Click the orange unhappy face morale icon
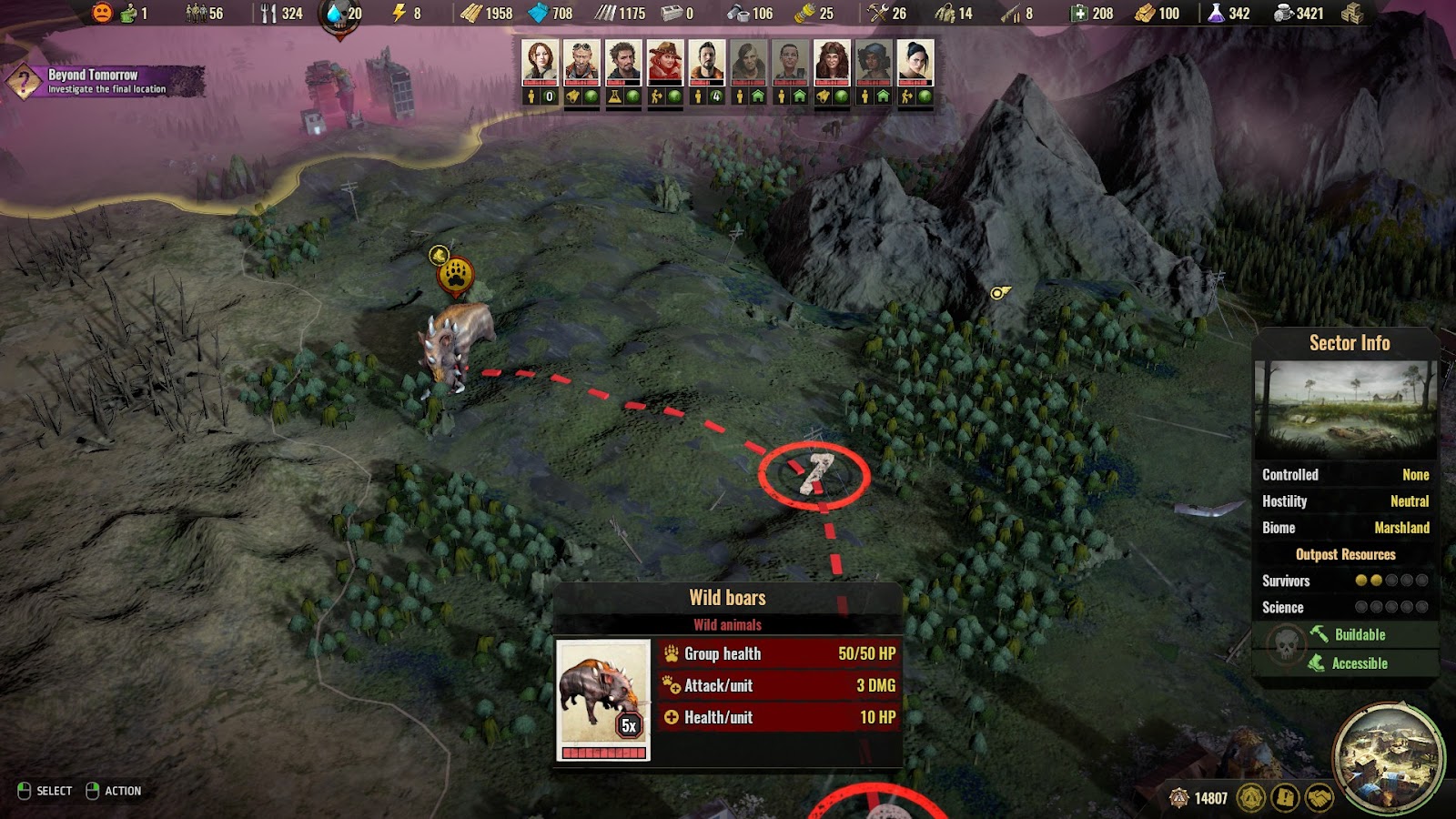This screenshot has height=819, width=1456. click(103, 13)
